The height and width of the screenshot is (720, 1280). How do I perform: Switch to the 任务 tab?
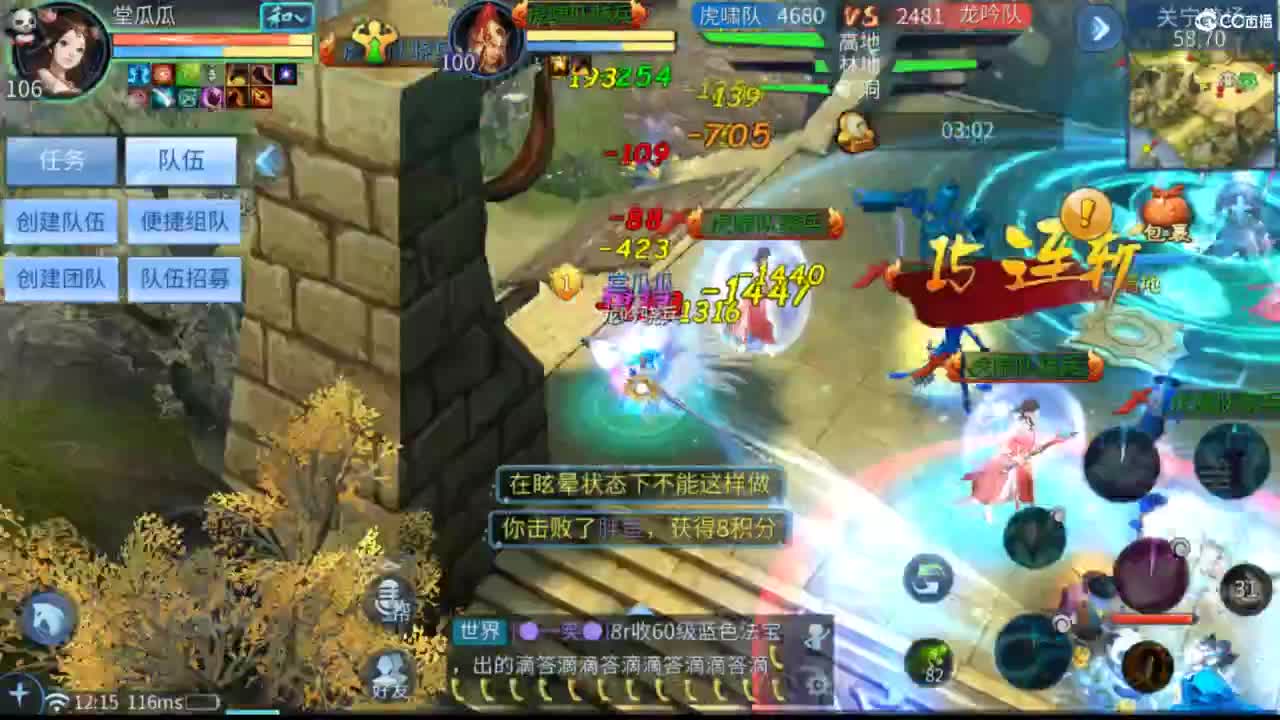coord(62,160)
